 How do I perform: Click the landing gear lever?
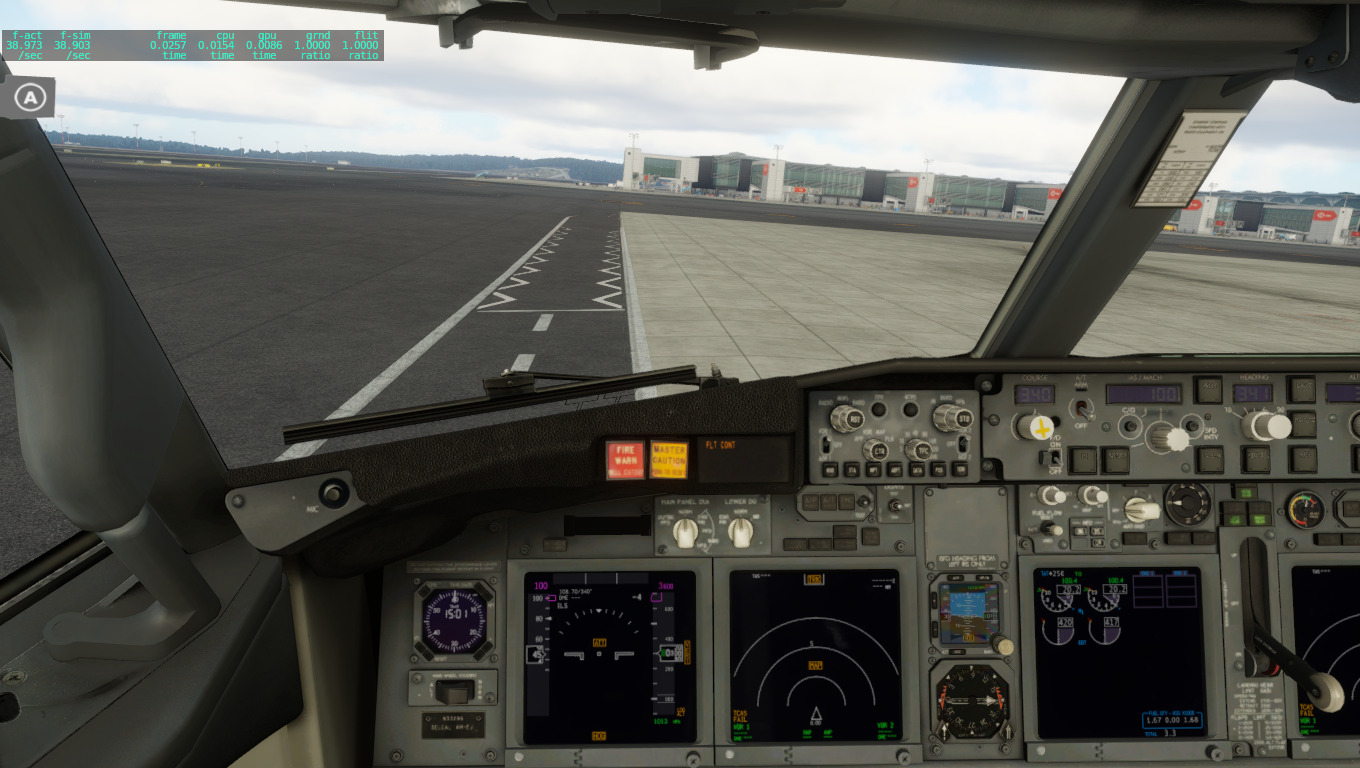point(1326,690)
